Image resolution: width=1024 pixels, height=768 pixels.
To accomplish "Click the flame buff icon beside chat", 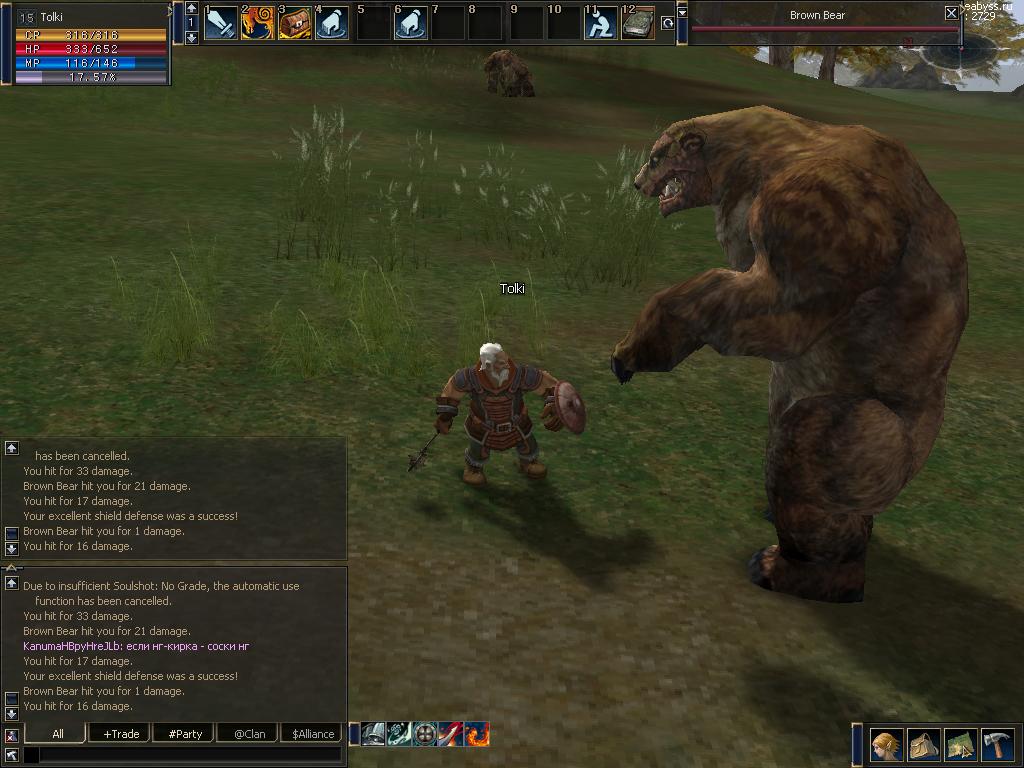I will (x=477, y=734).
